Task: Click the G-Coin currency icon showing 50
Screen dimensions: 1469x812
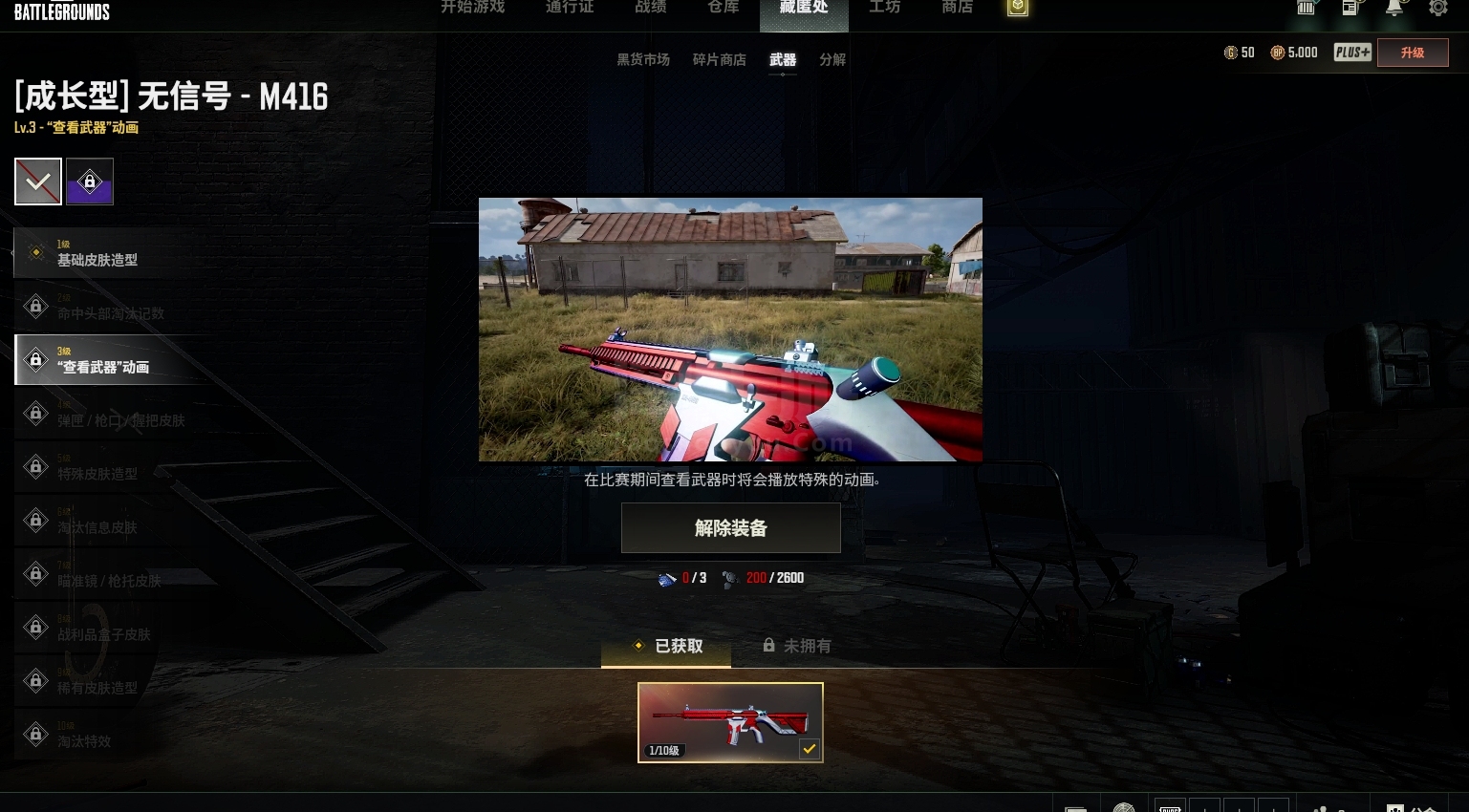Action: 1231,53
